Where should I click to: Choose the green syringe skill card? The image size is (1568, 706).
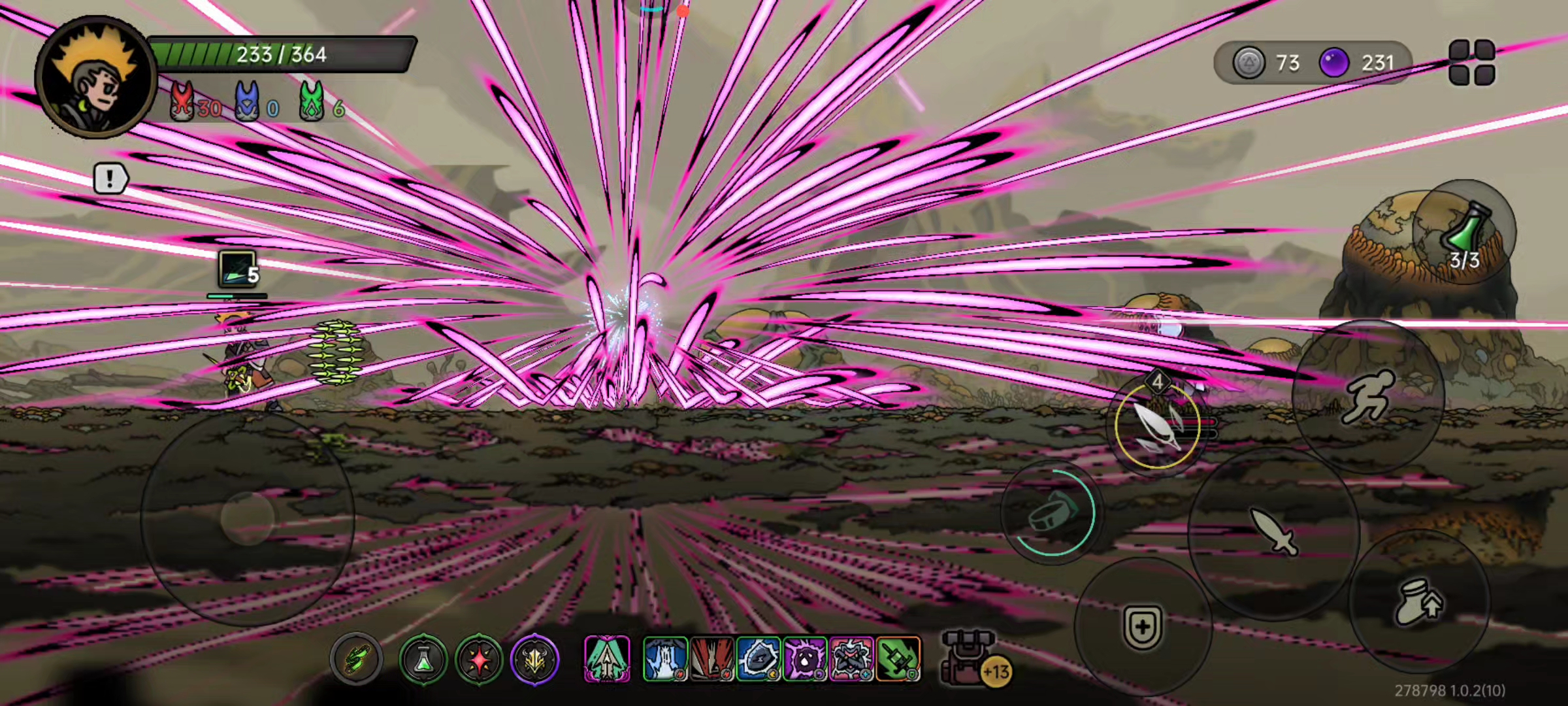tap(898, 659)
